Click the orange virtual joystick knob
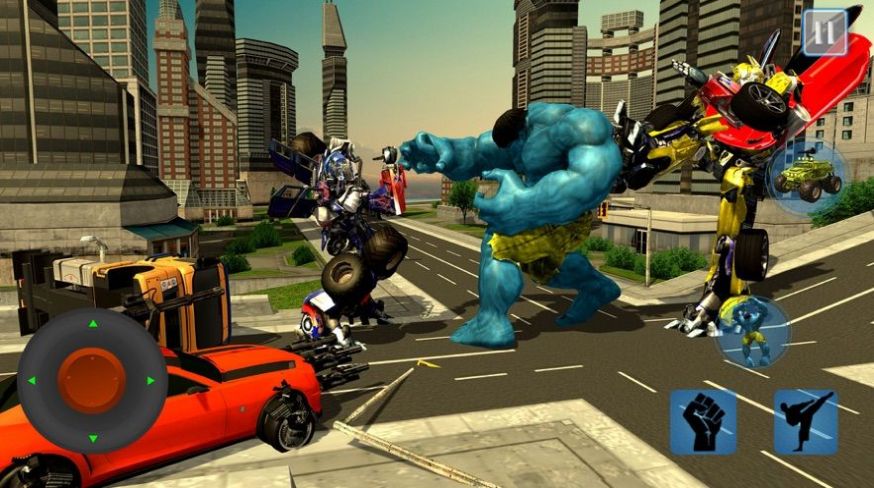Viewport: 874px width, 488px height. click(91, 380)
